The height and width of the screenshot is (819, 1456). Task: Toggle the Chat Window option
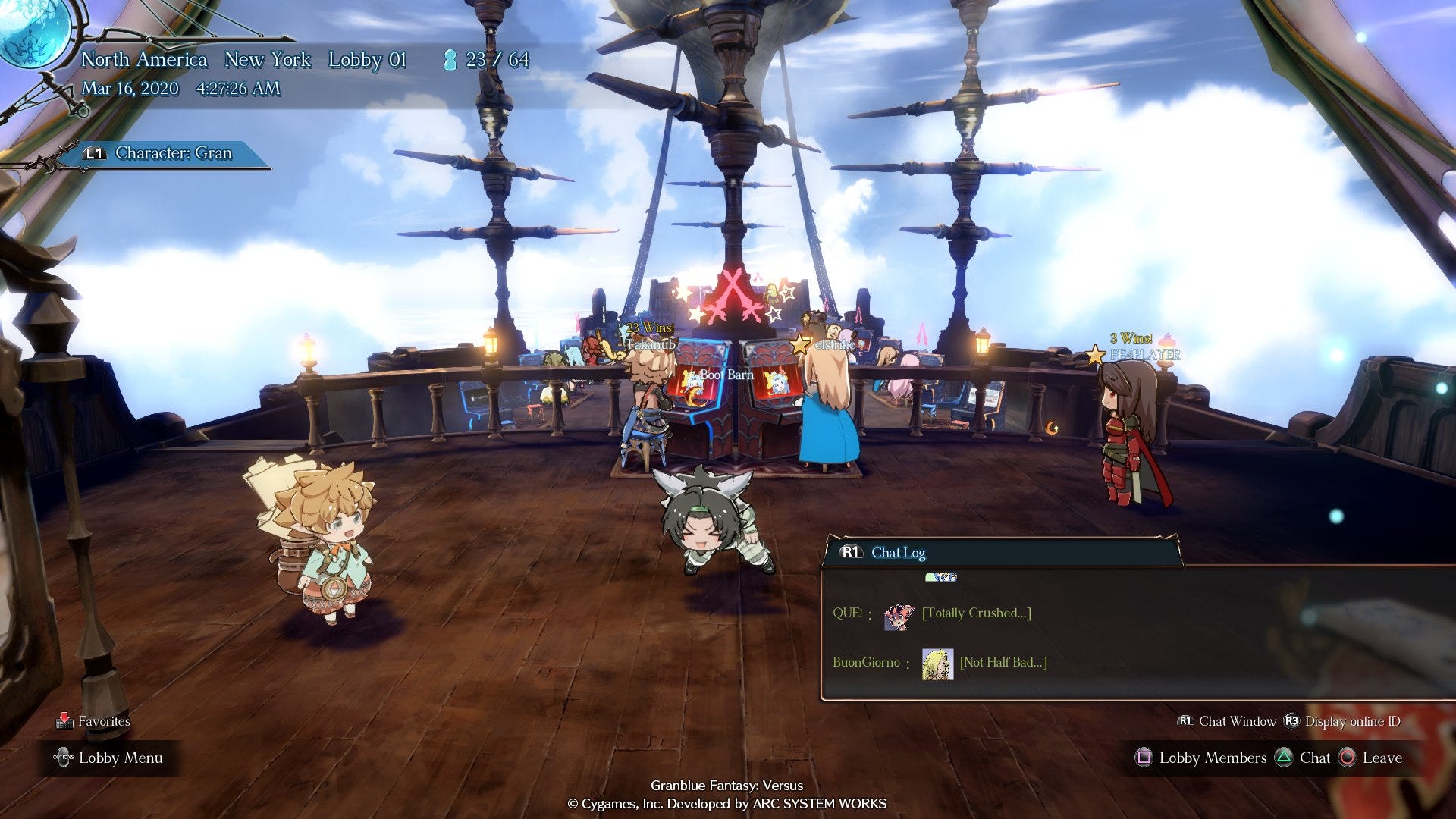1227,721
